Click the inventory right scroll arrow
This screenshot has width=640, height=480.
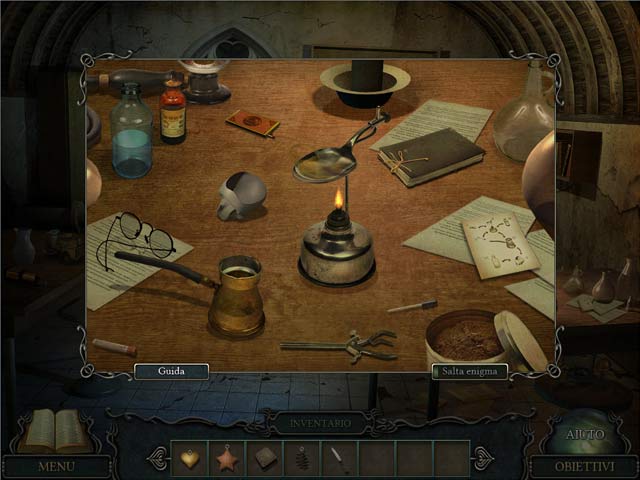(x=482, y=458)
